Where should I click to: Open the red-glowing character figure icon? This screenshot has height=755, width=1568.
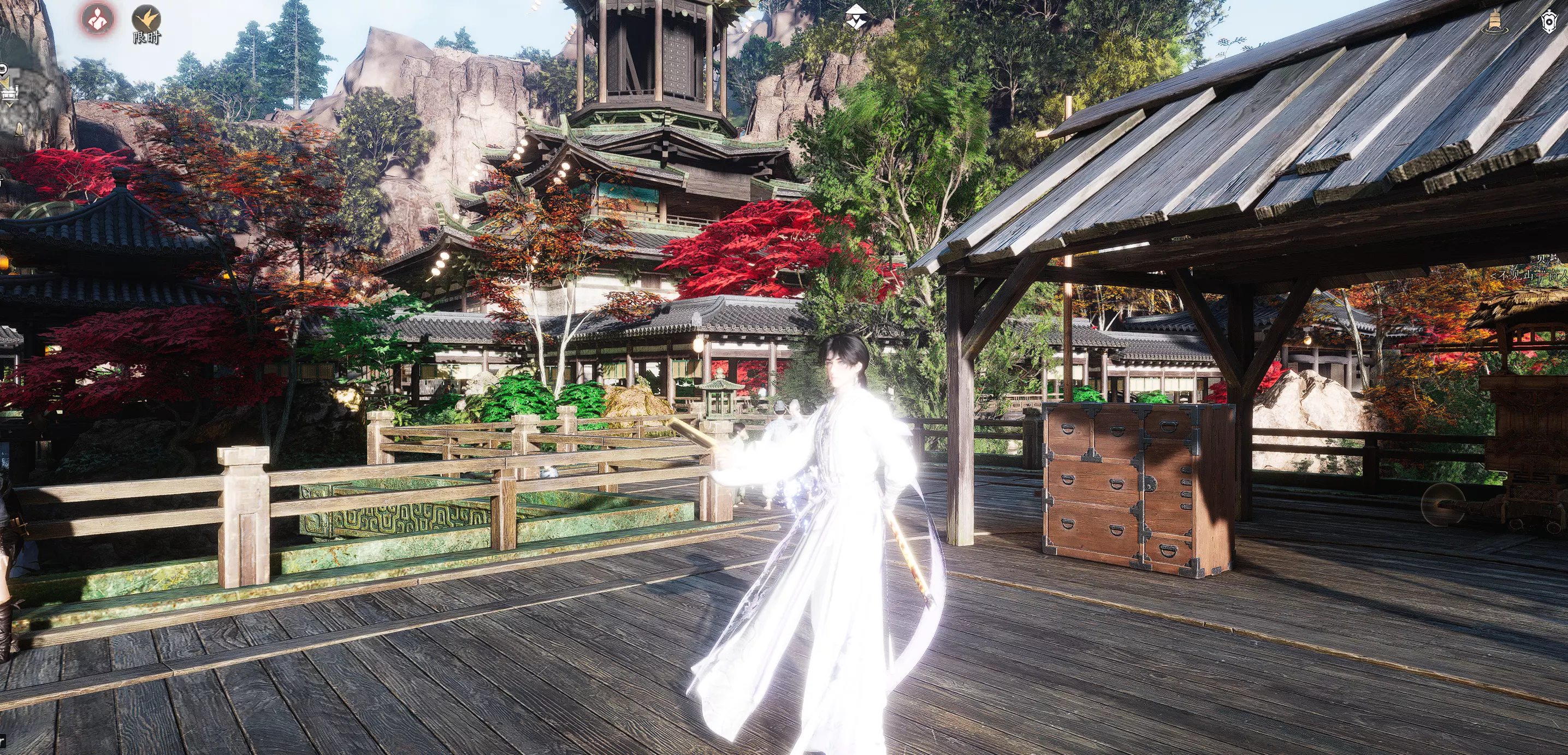pos(97,19)
